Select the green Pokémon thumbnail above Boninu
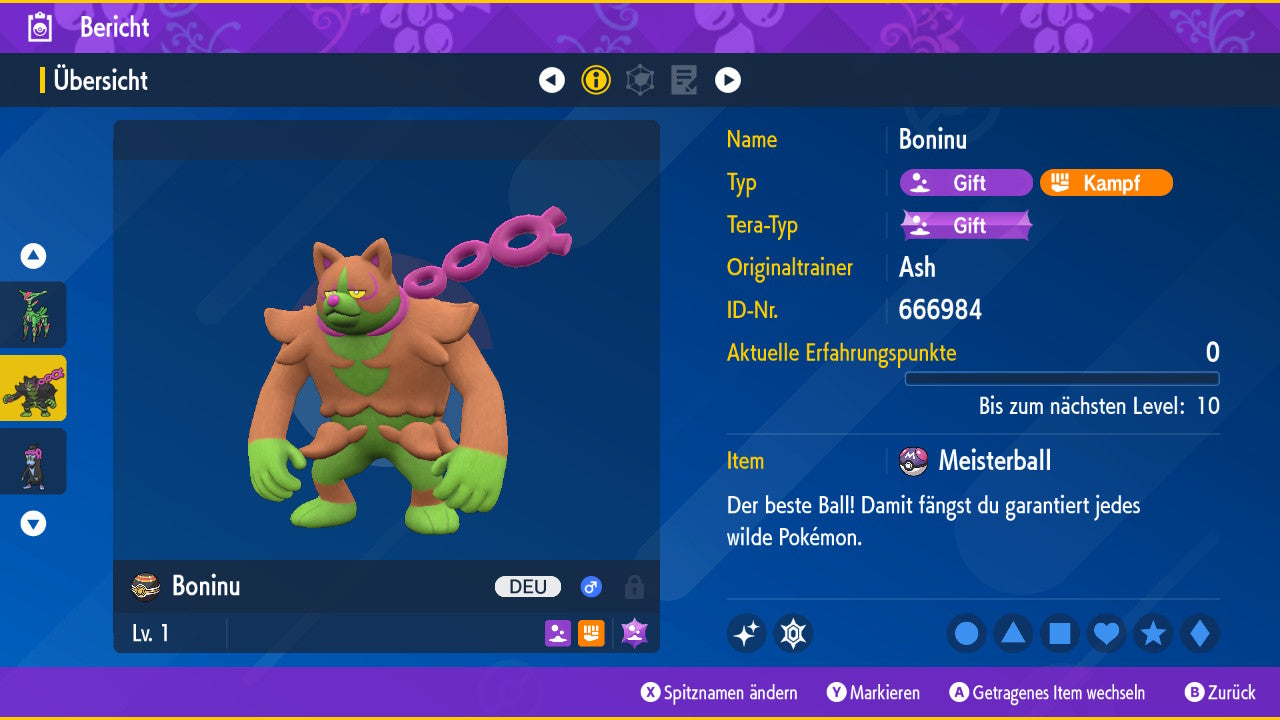The width and height of the screenshot is (1280, 720). pos(34,315)
